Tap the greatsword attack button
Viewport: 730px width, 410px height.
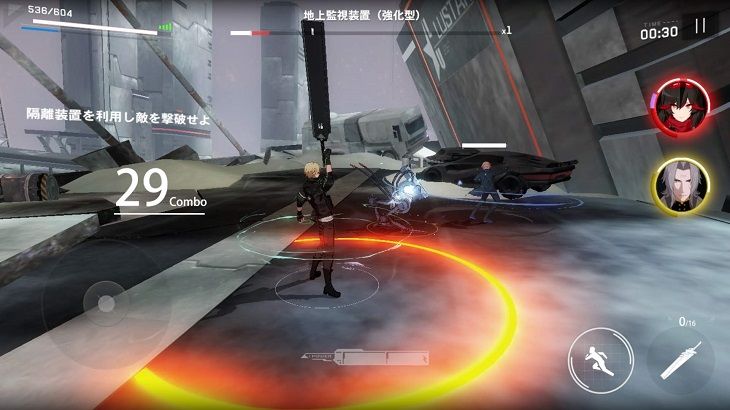pyautogui.click(x=681, y=358)
